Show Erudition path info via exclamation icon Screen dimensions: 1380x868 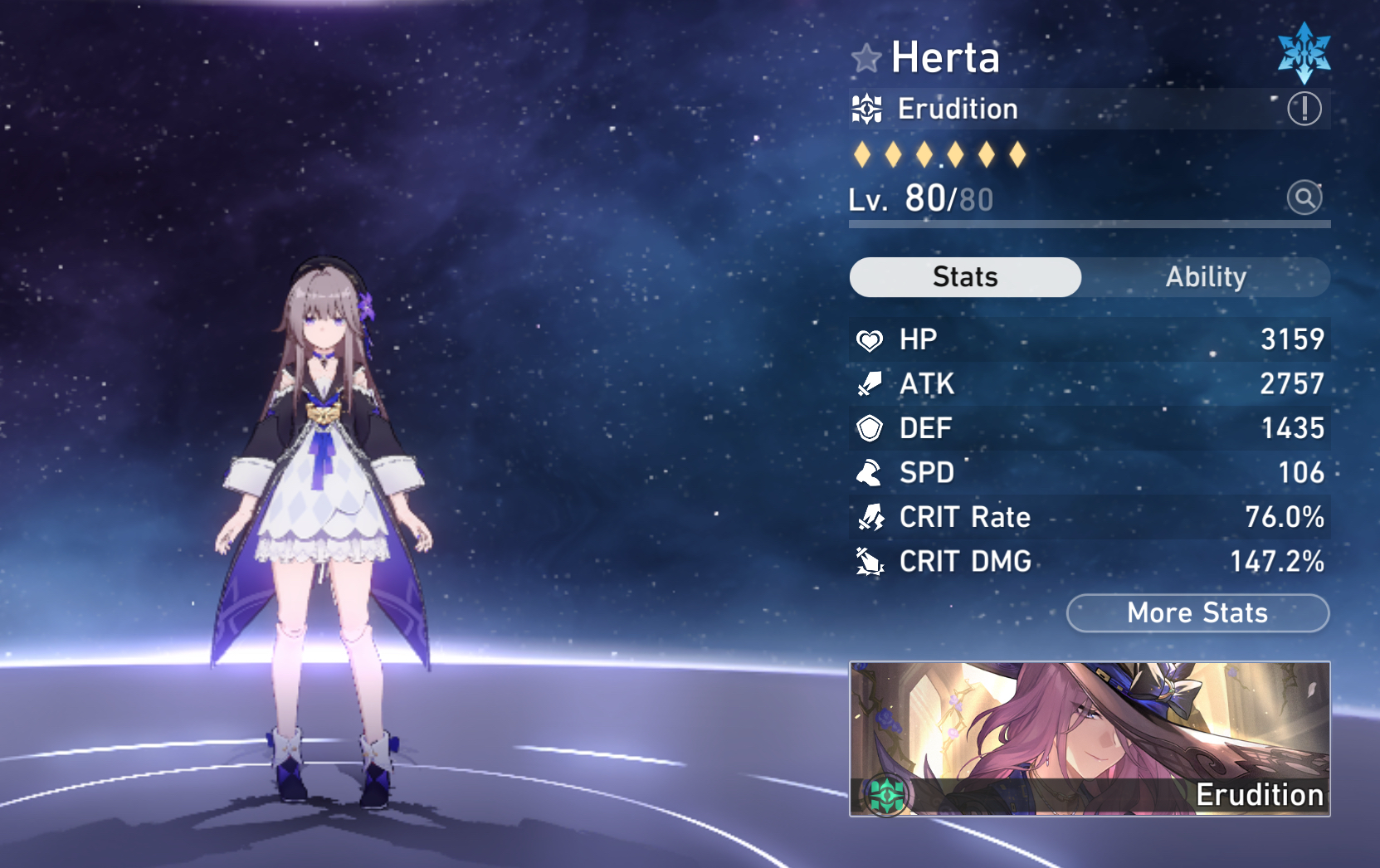(1304, 109)
